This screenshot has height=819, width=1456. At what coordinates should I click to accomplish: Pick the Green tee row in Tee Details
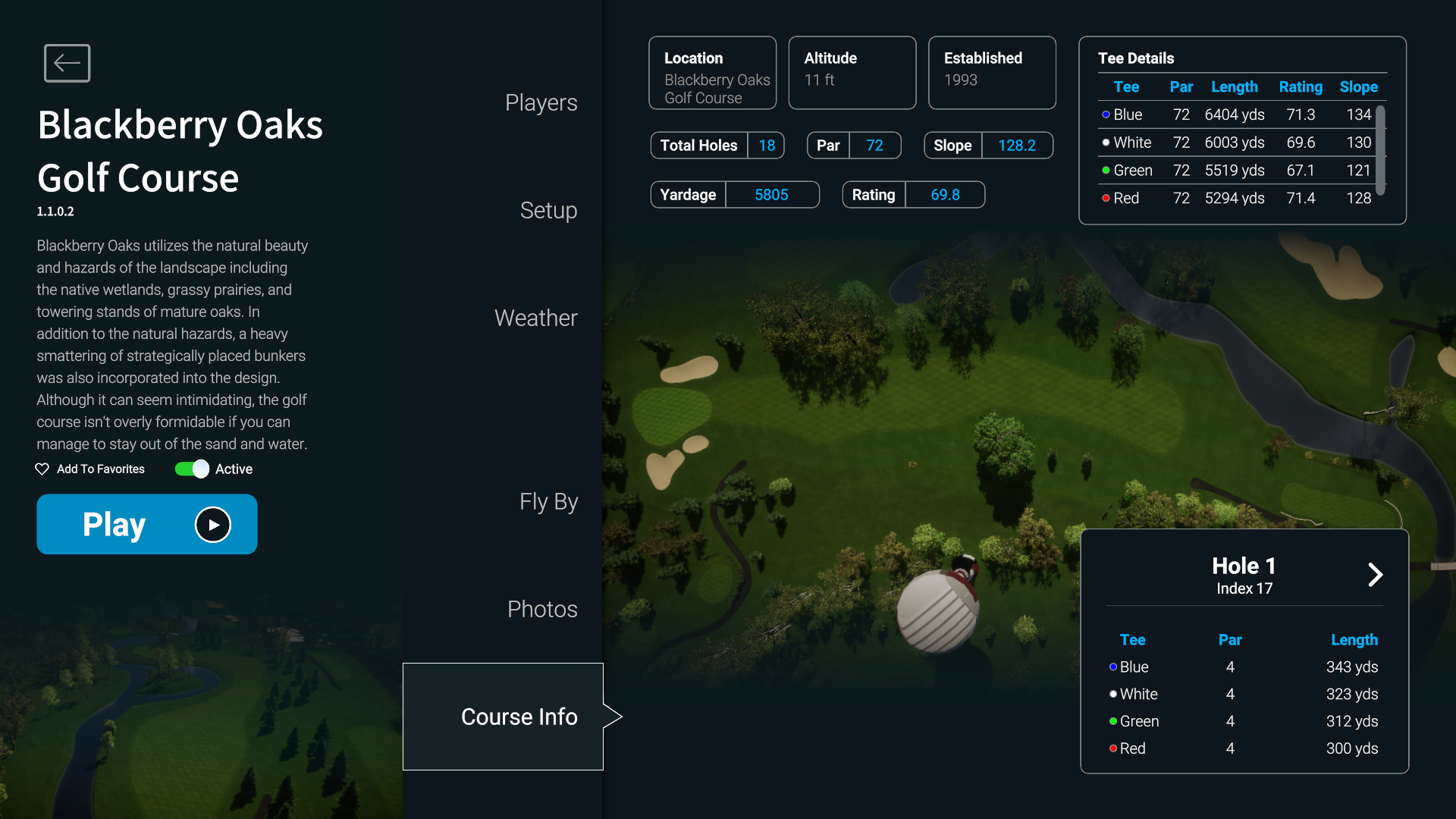pyautogui.click(x=1236, y=171)
